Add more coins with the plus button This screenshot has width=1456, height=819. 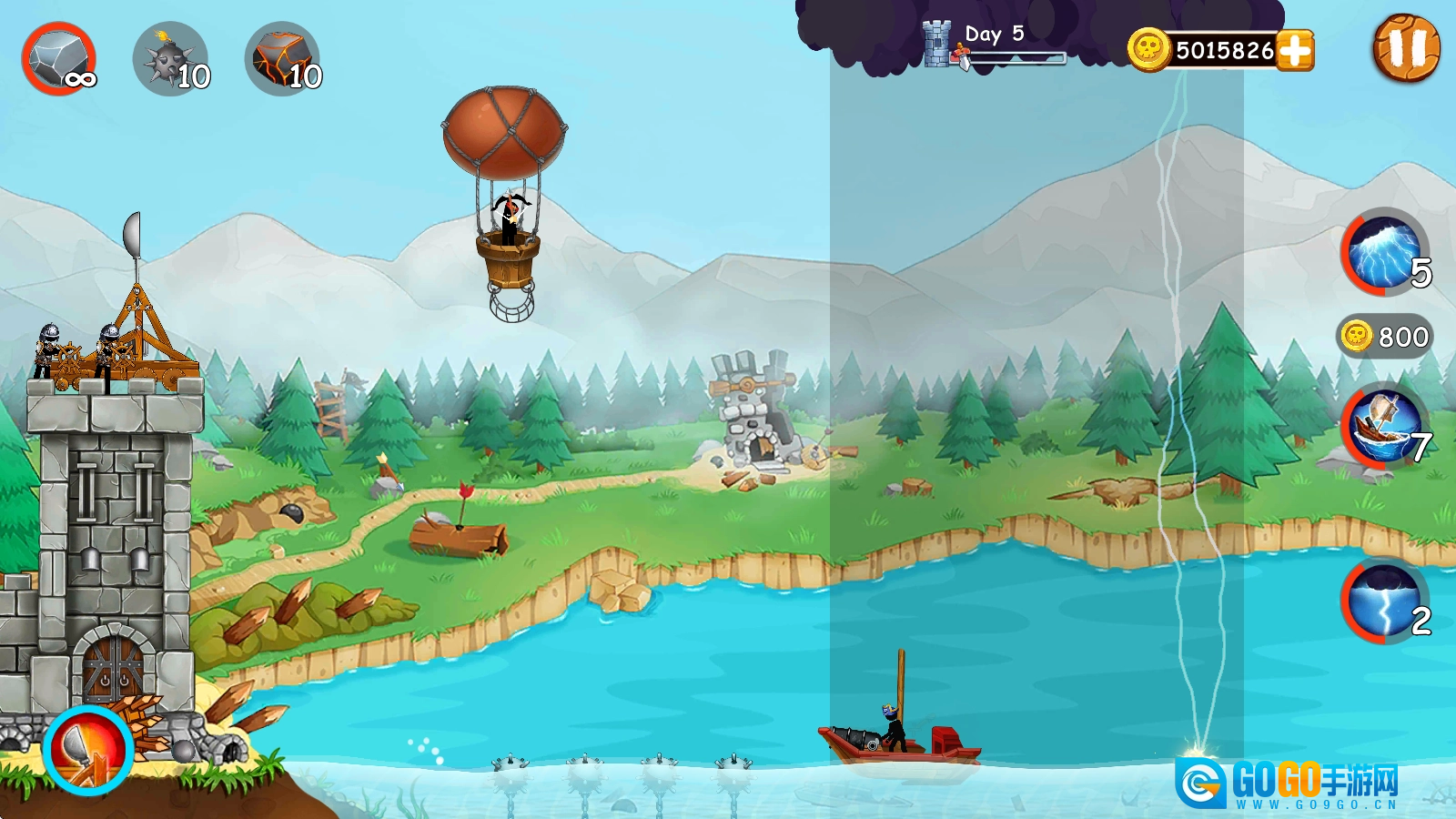point(1295,50)
